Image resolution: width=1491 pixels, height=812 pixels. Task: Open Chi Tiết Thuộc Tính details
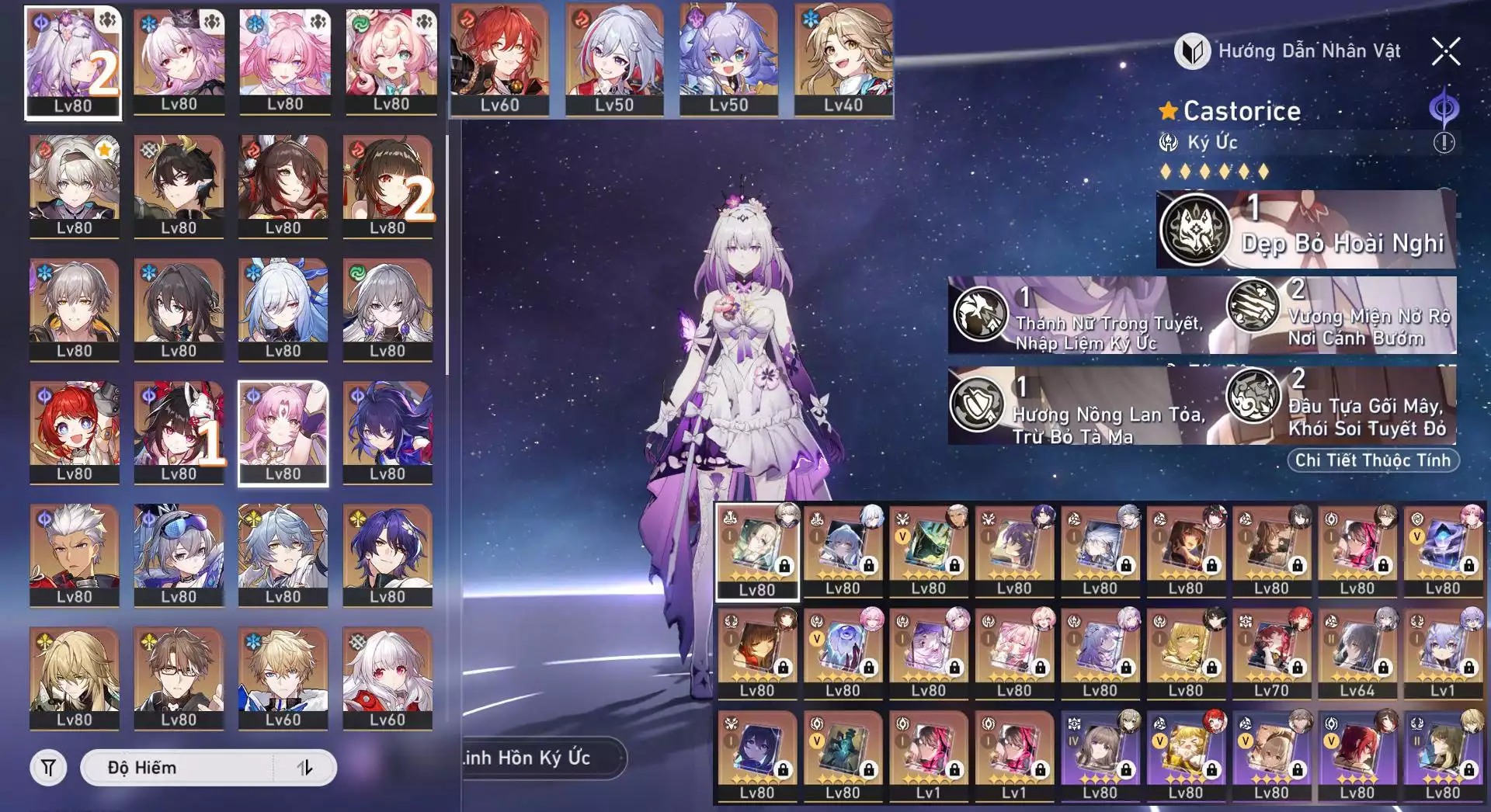click(x=1372, y=460)
